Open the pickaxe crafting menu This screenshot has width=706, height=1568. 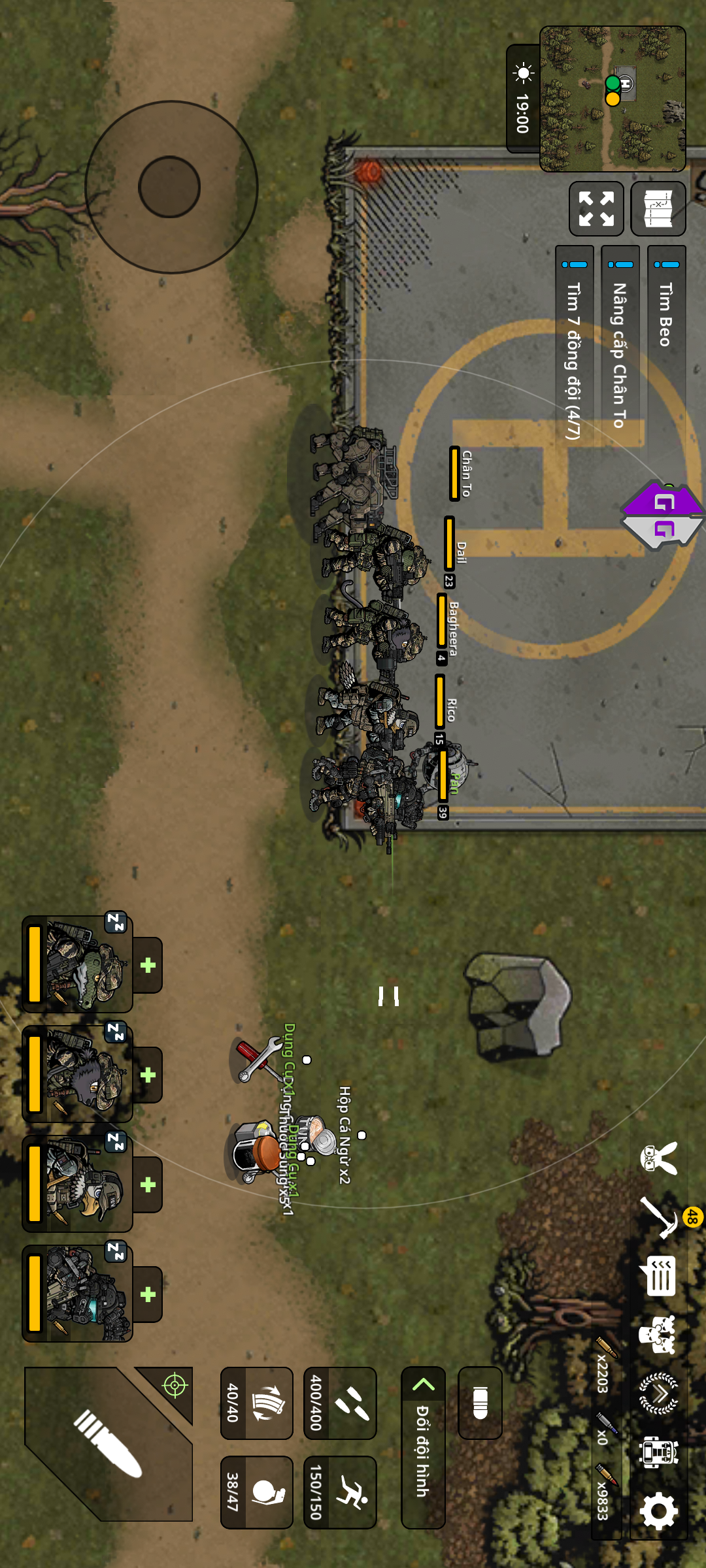pyautogui.click(x=659, y=1217)
